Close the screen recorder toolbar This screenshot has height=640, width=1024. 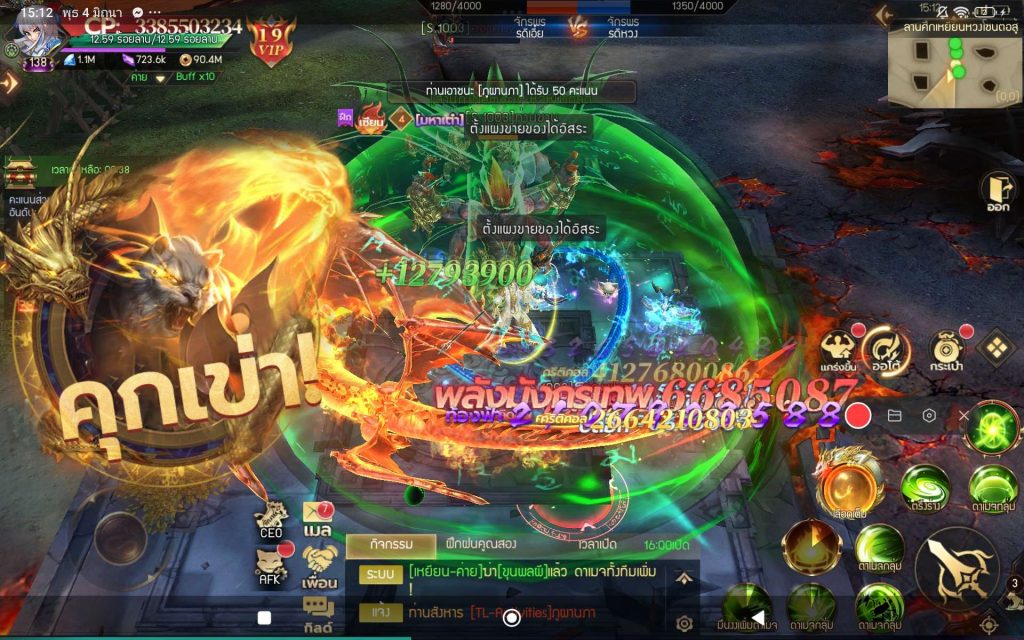[963, 415]
